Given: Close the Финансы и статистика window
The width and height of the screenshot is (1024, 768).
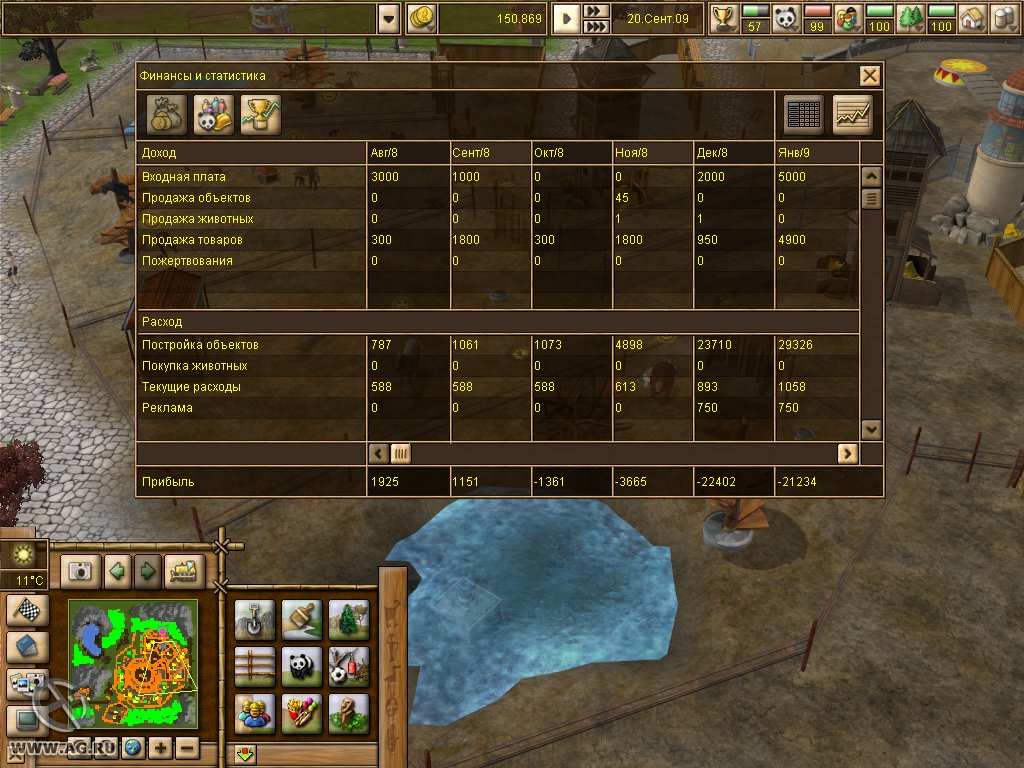Looking at the screenshot, I should tap(870, 75).
